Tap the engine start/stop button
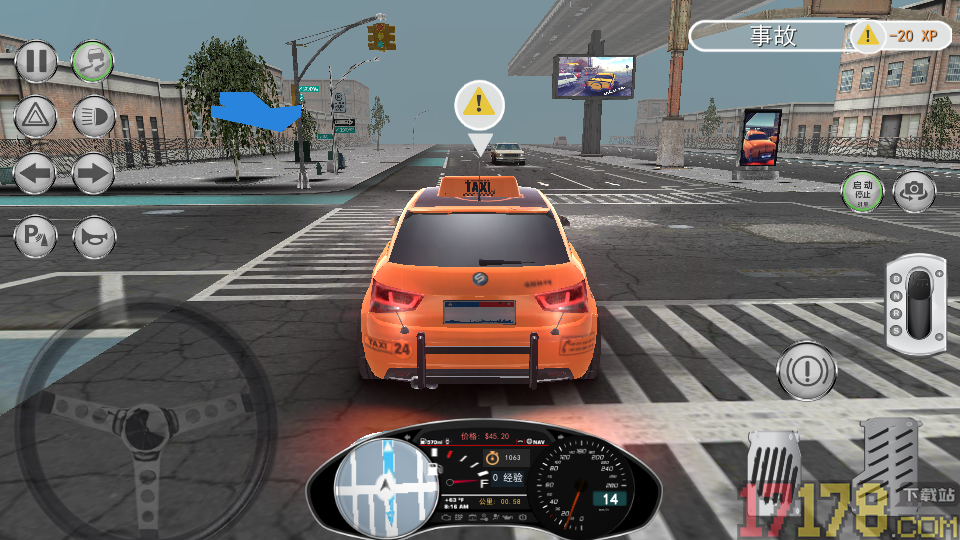Screen dimensions: 960x540 (862, 192)
